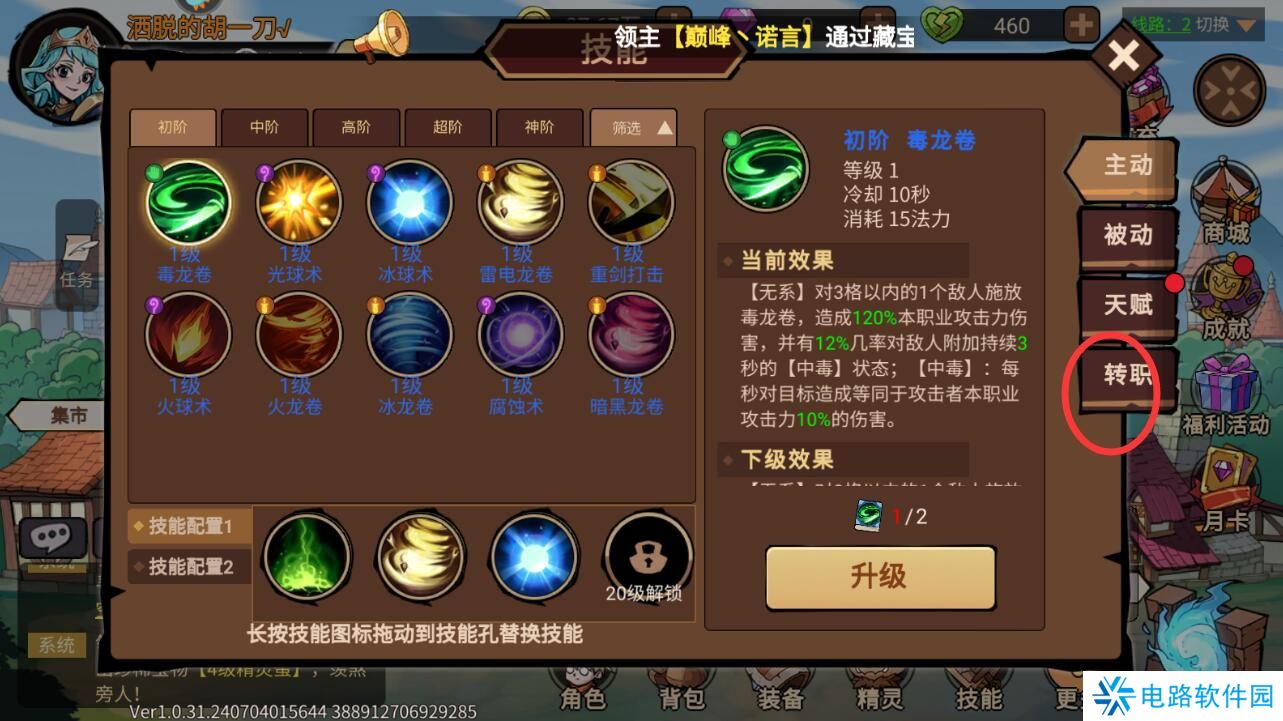
Task: Select the 雷电龙卷 skill icon
Action: point(519,200)
